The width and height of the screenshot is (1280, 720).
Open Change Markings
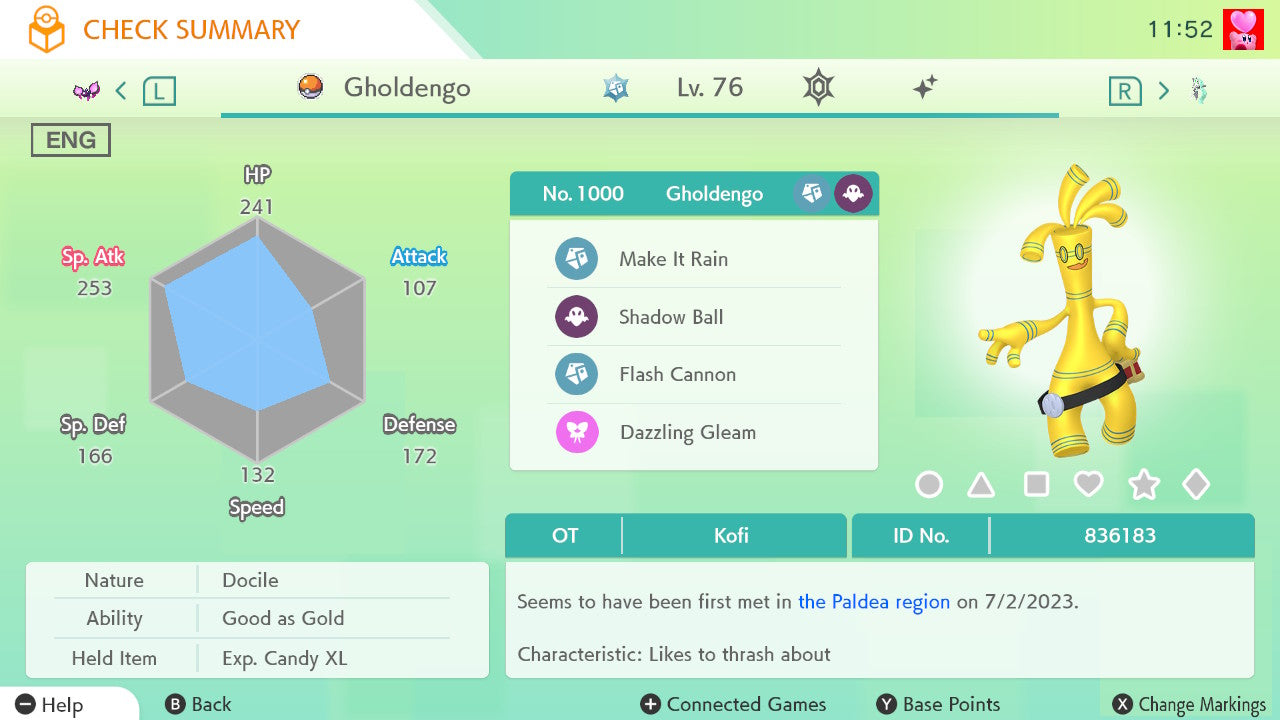coord(1190,705)
